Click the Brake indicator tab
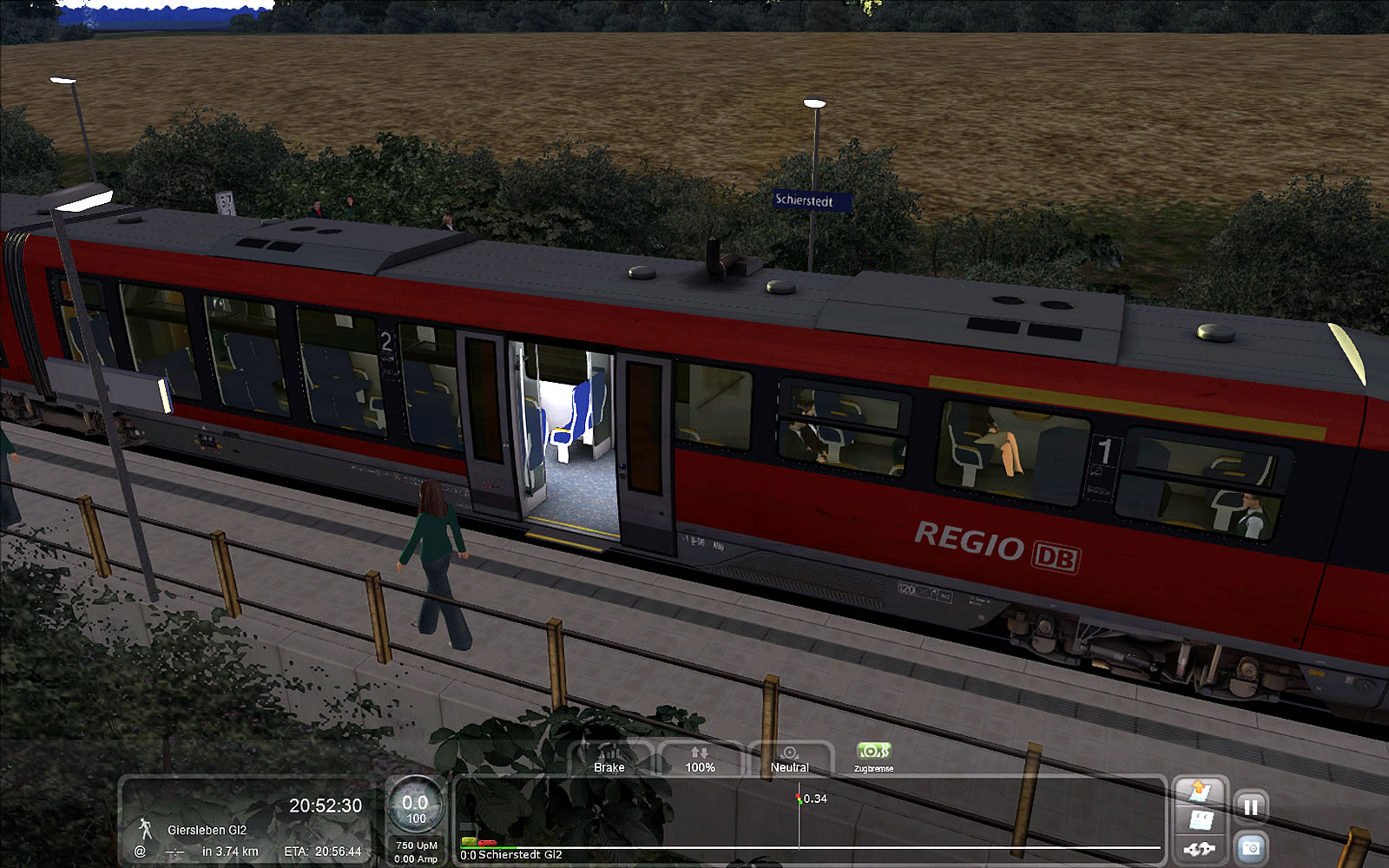 pos(609,759)
